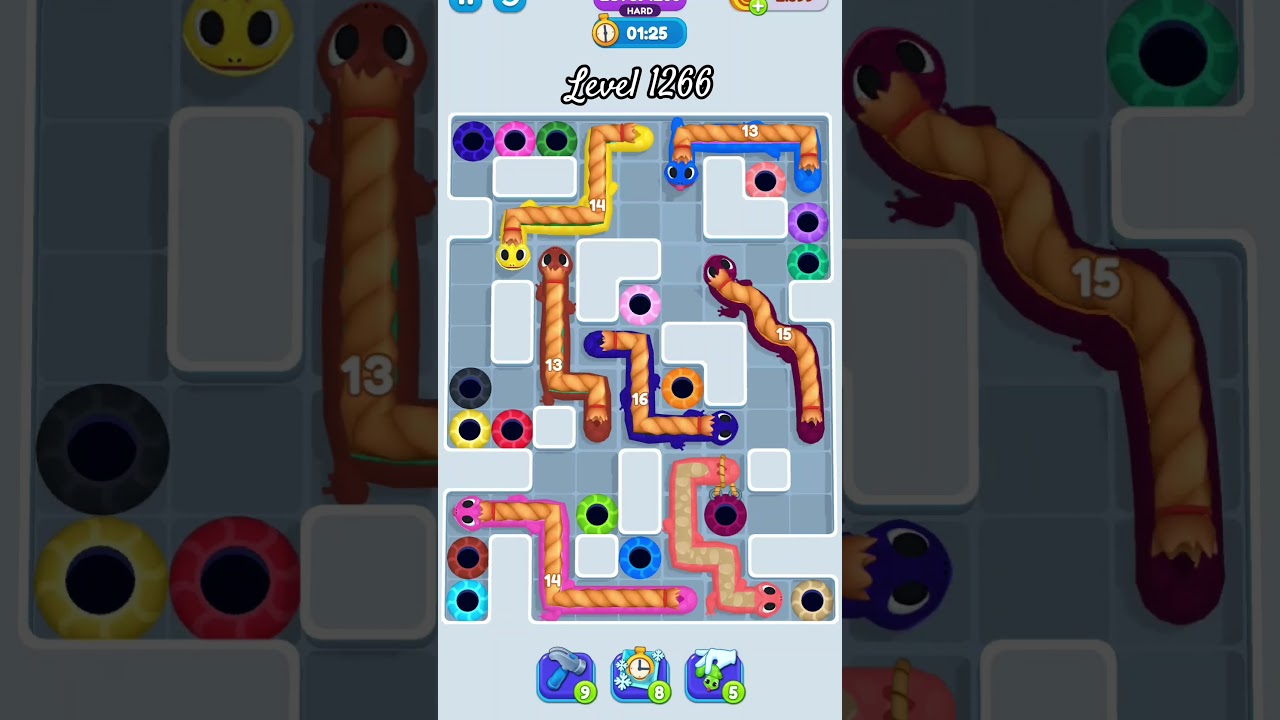Activate the freeze time booster

pos(640,675)
